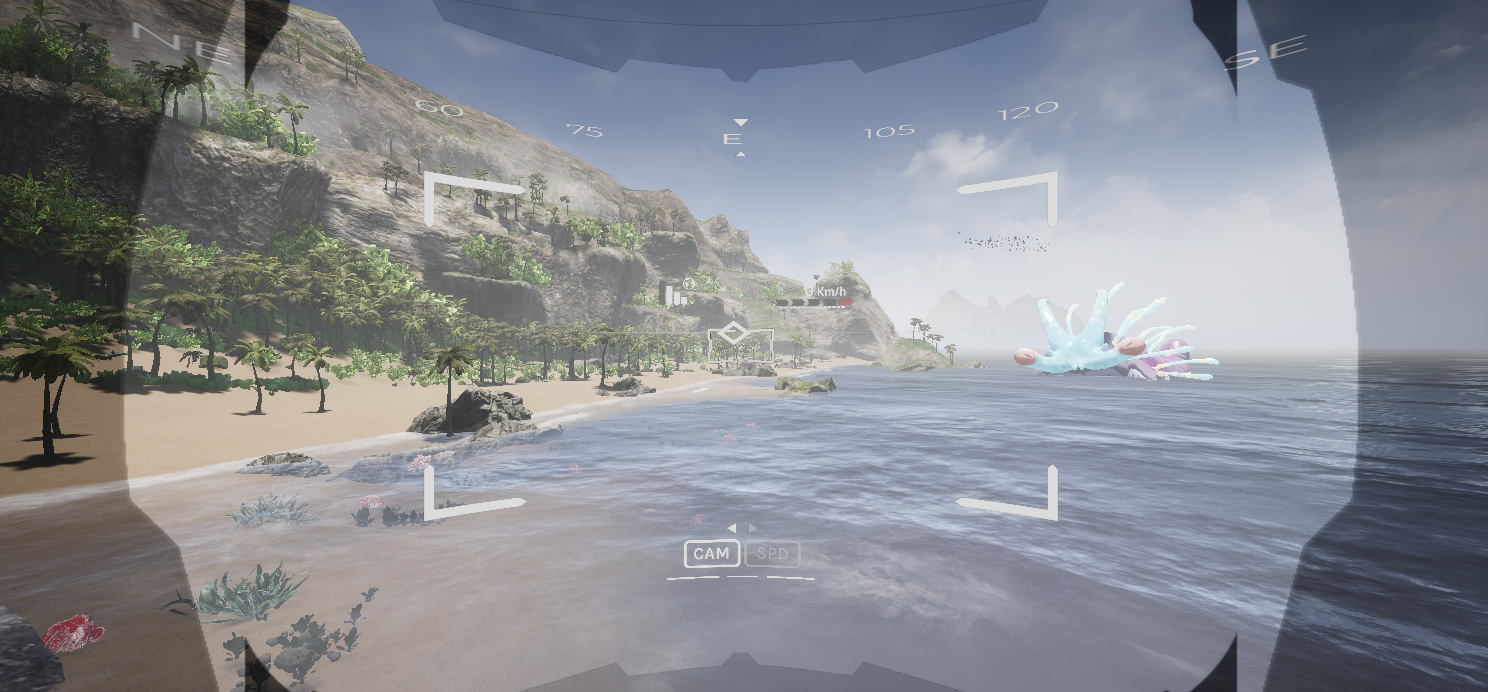Click the right mode-switch arrow above SPD
The image size is (1488, 692).
pos(752,528)
